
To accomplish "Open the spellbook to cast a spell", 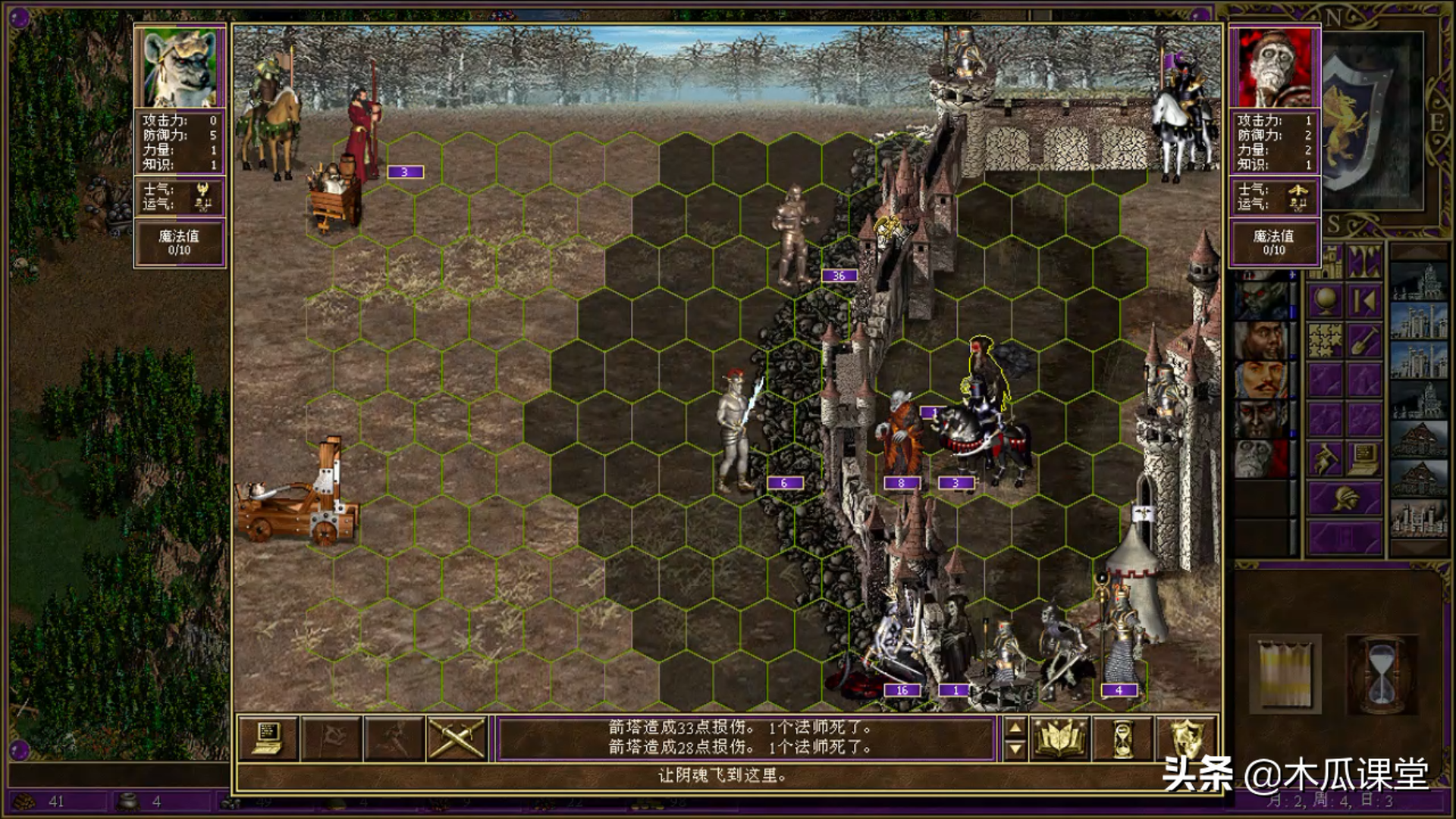I will point(1060,738).
